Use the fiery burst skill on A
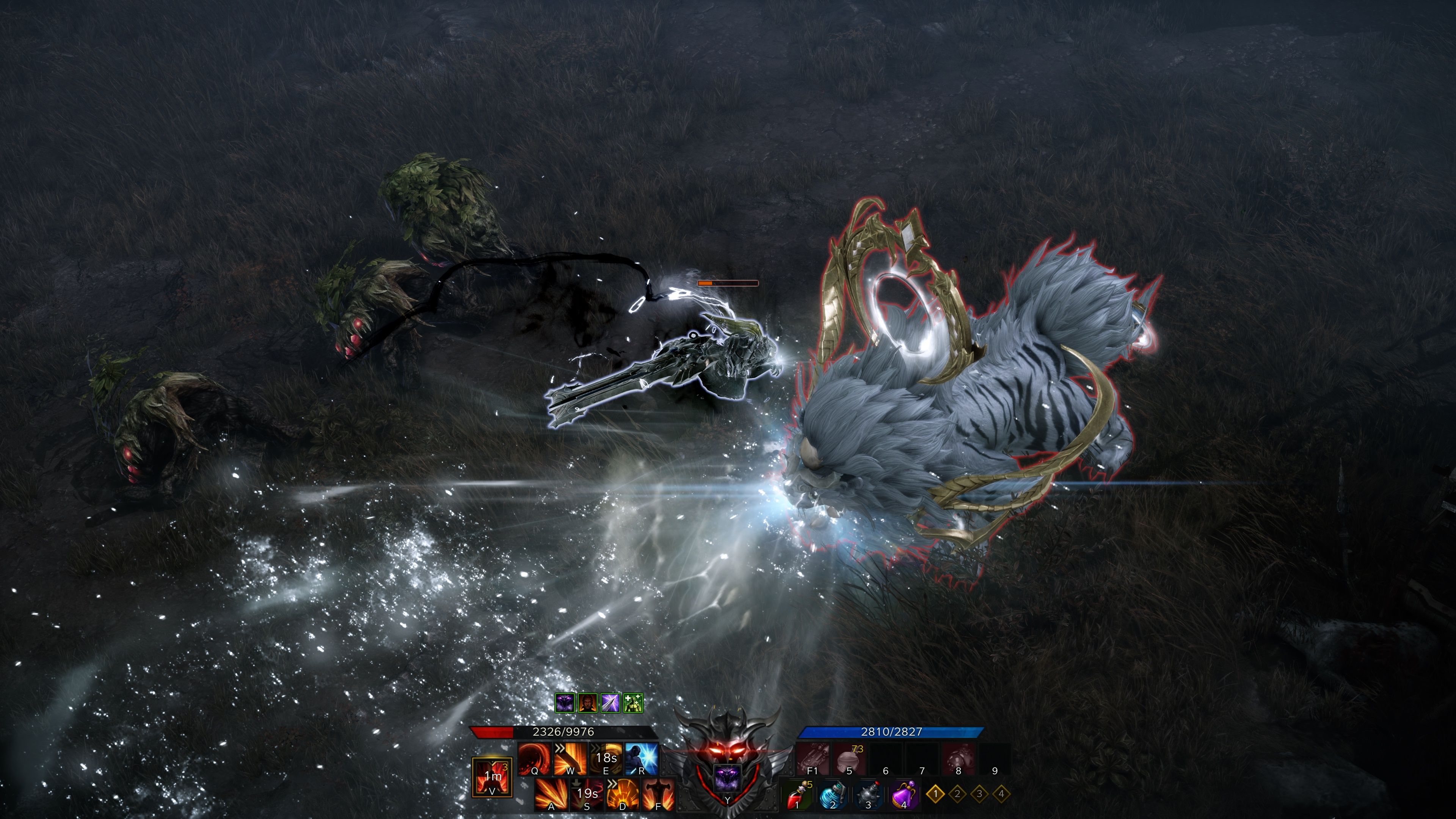 551,794
